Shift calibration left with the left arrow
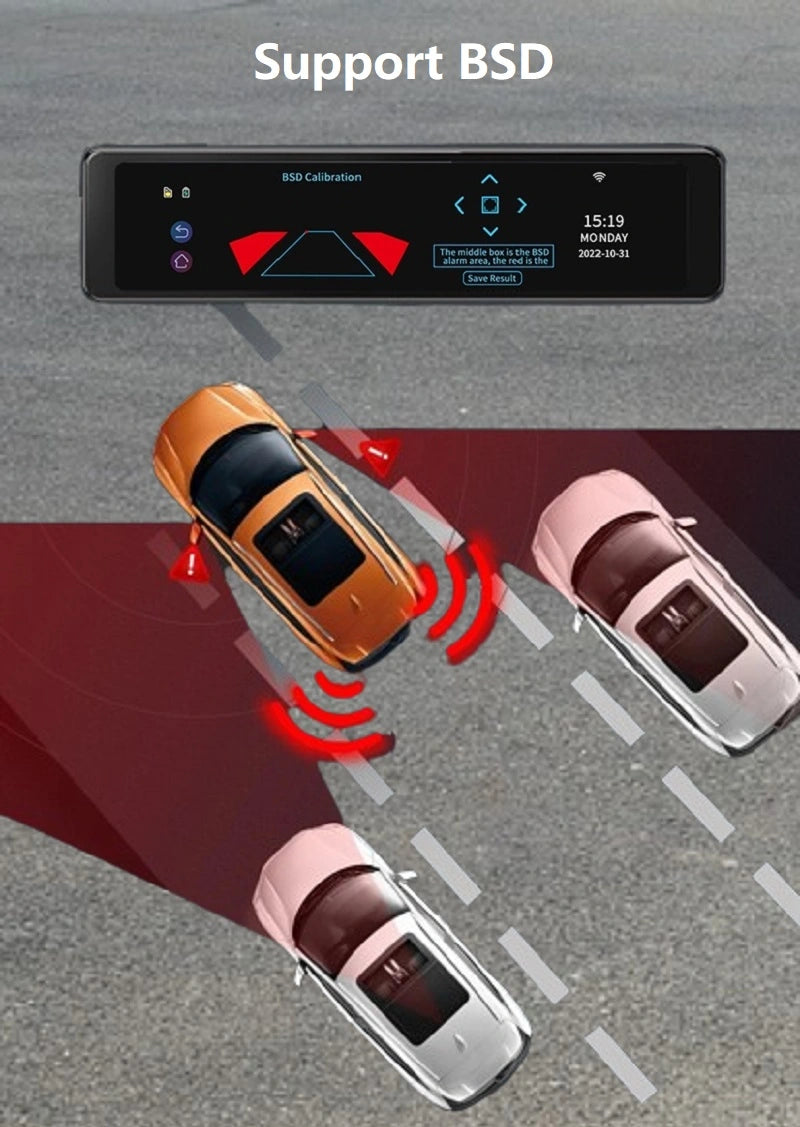Screen dimensions: 800x1127 point(459,205)
